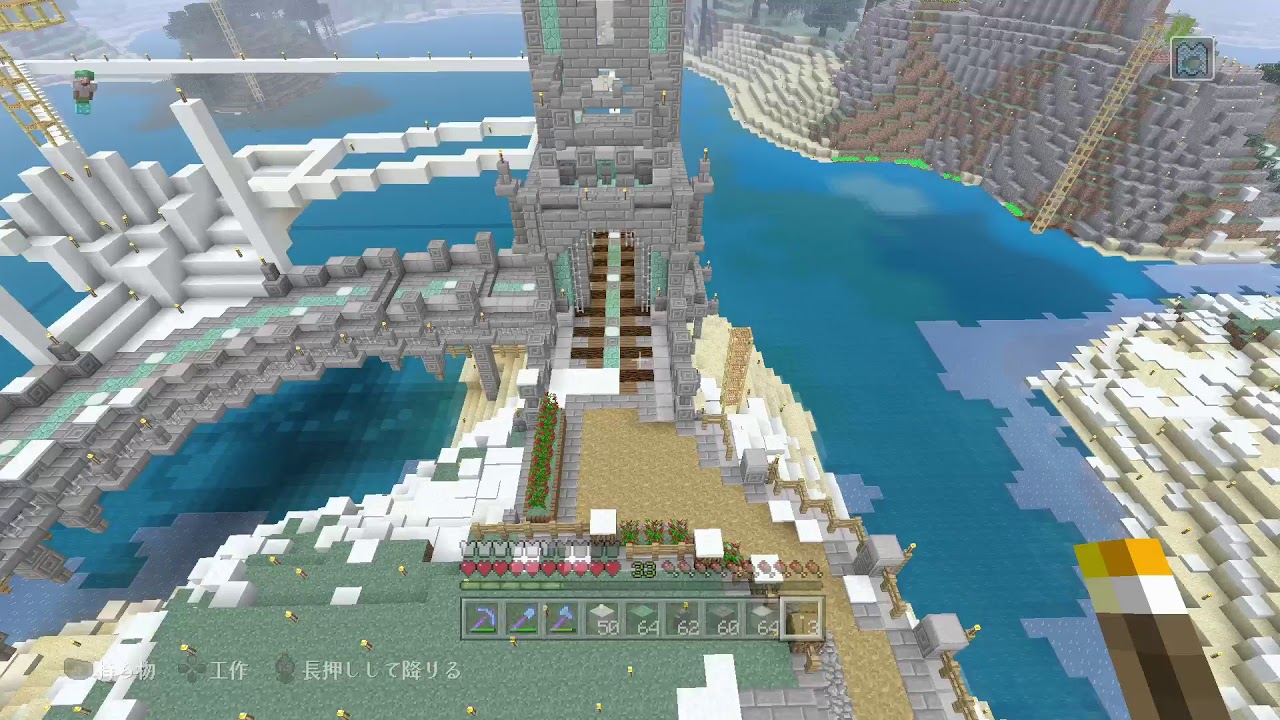Viewport: 1280px width, 720px height.
Task: Select the enchanted diamond pickaxe in the hotbar
Action: pos(485,617)
